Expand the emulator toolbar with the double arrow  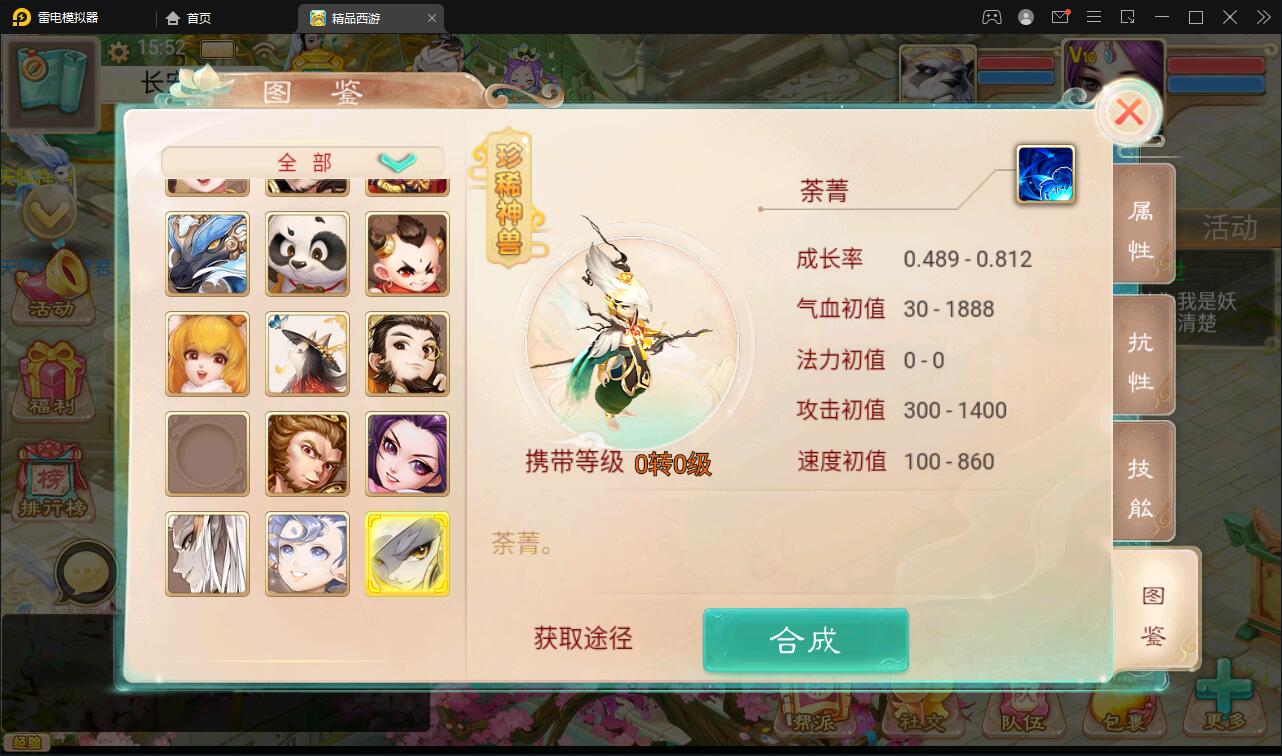pos(1262,17)
